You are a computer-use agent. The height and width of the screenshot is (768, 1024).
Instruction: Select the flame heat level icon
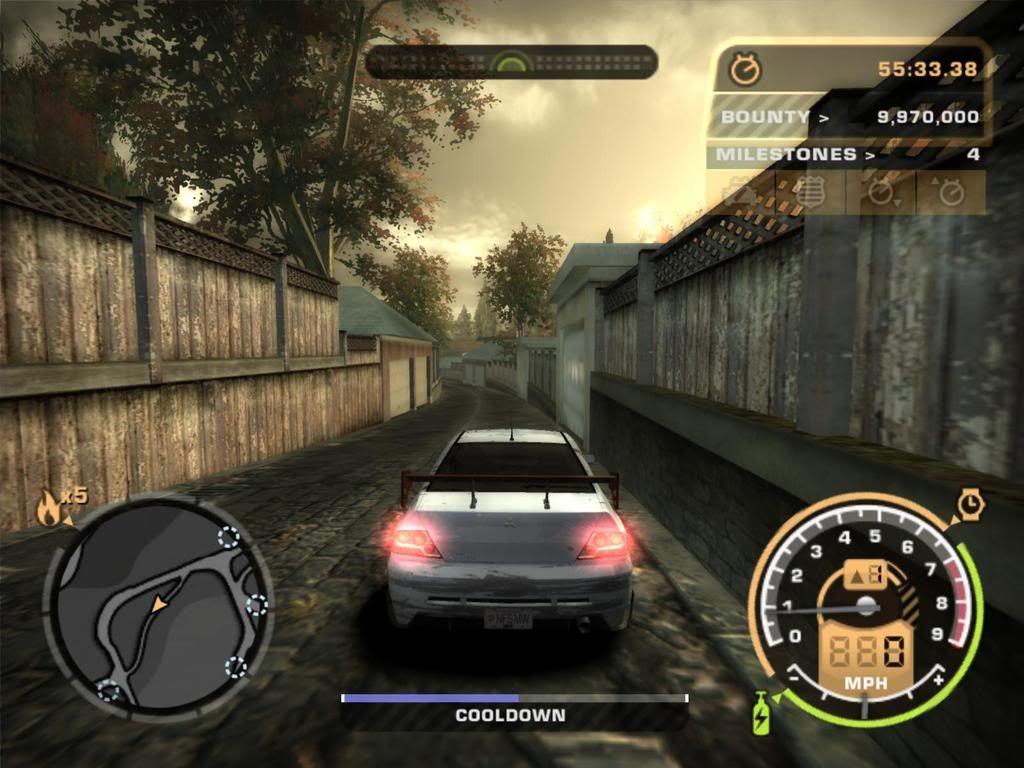(48, 509)
